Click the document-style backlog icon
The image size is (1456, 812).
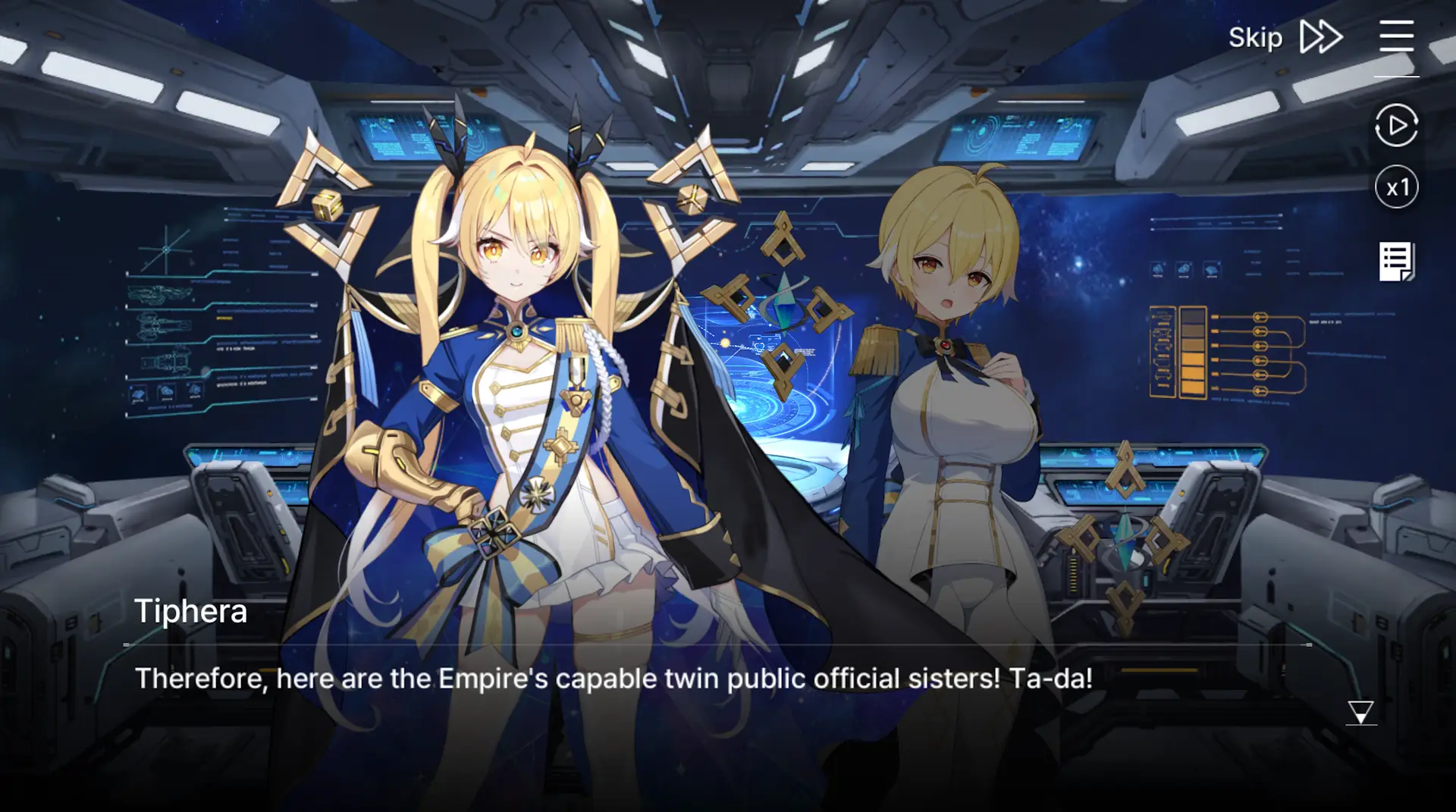pos(1396,260)
